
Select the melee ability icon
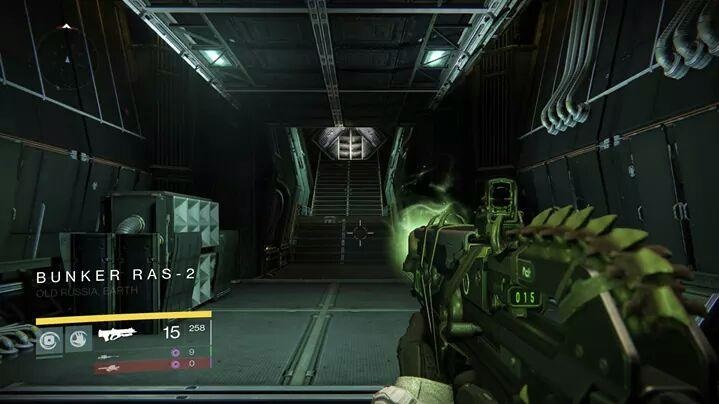(x=77, y=338)
